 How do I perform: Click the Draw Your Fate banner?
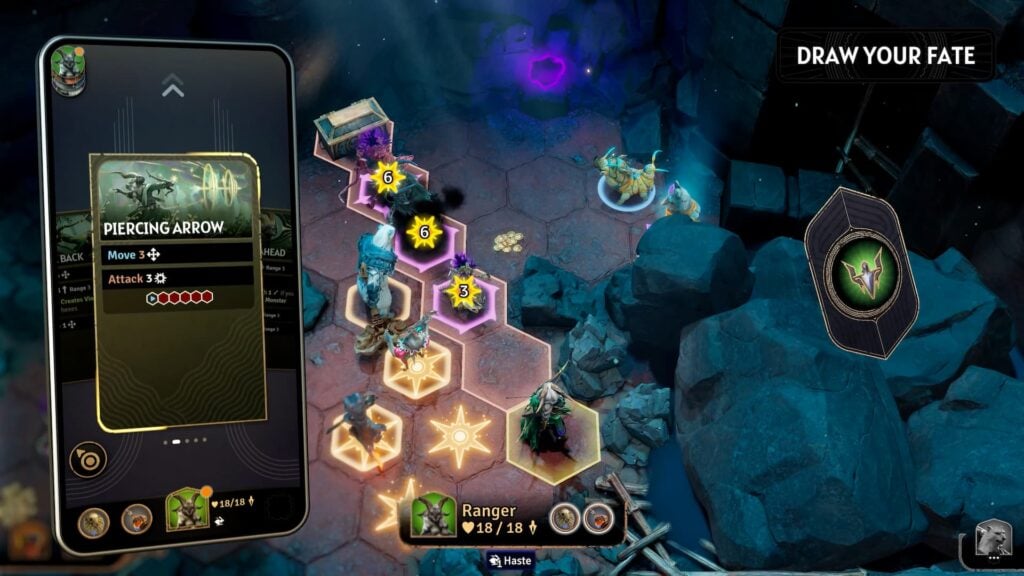(885, 55)
